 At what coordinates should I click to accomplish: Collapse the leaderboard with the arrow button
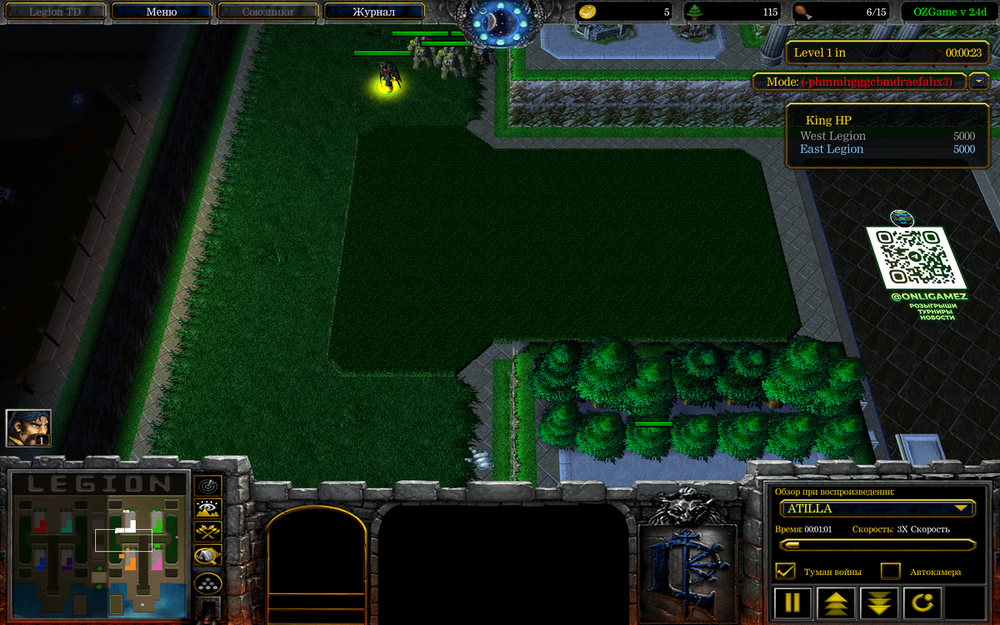pos(978,81)
